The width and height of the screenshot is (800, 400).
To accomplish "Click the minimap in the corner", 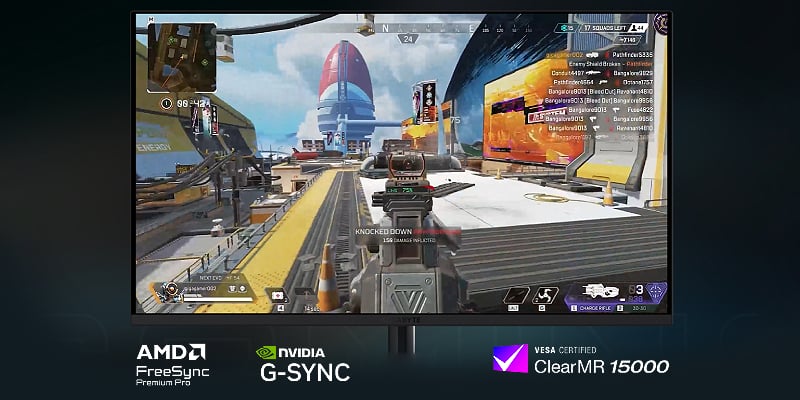I will click(179, 57).
